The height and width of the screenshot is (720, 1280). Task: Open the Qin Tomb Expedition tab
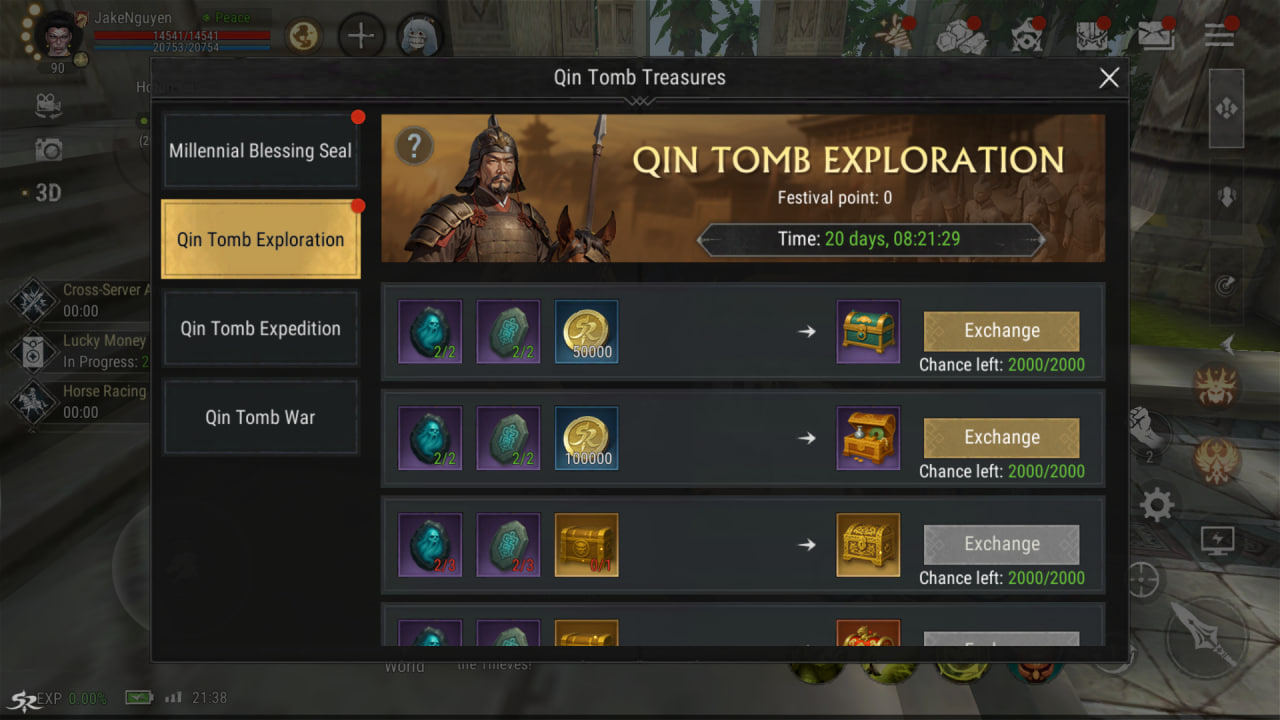(260, 329)
